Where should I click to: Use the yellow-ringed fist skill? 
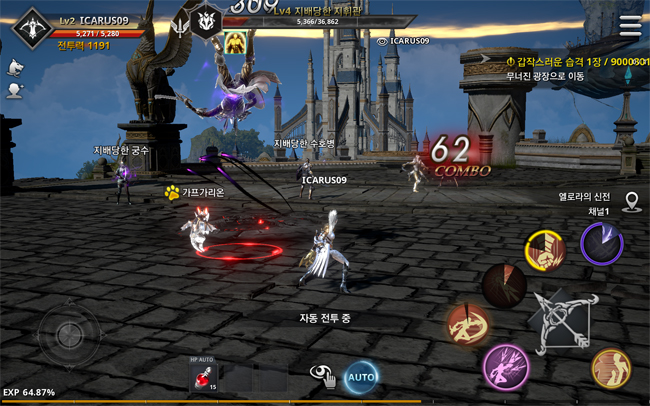pyautogui.click(x=546, y=251)
